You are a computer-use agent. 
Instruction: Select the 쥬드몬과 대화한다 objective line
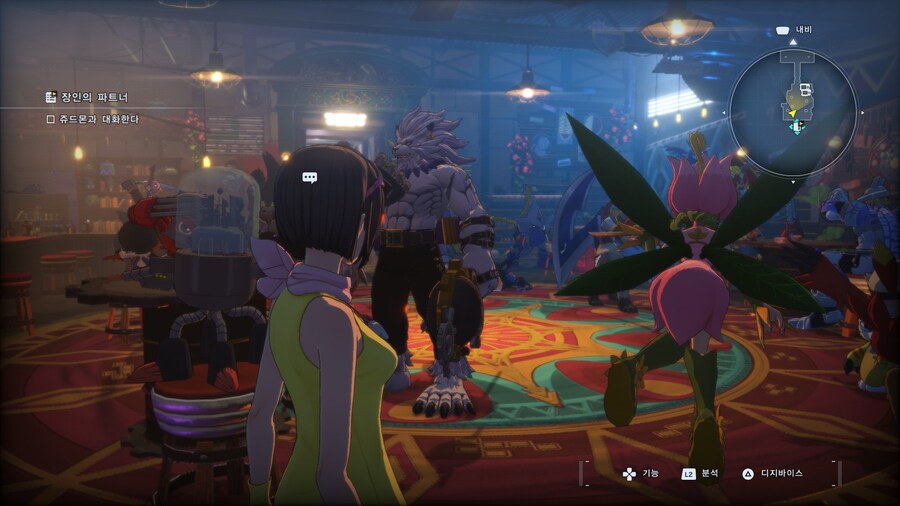coord(93,119)
